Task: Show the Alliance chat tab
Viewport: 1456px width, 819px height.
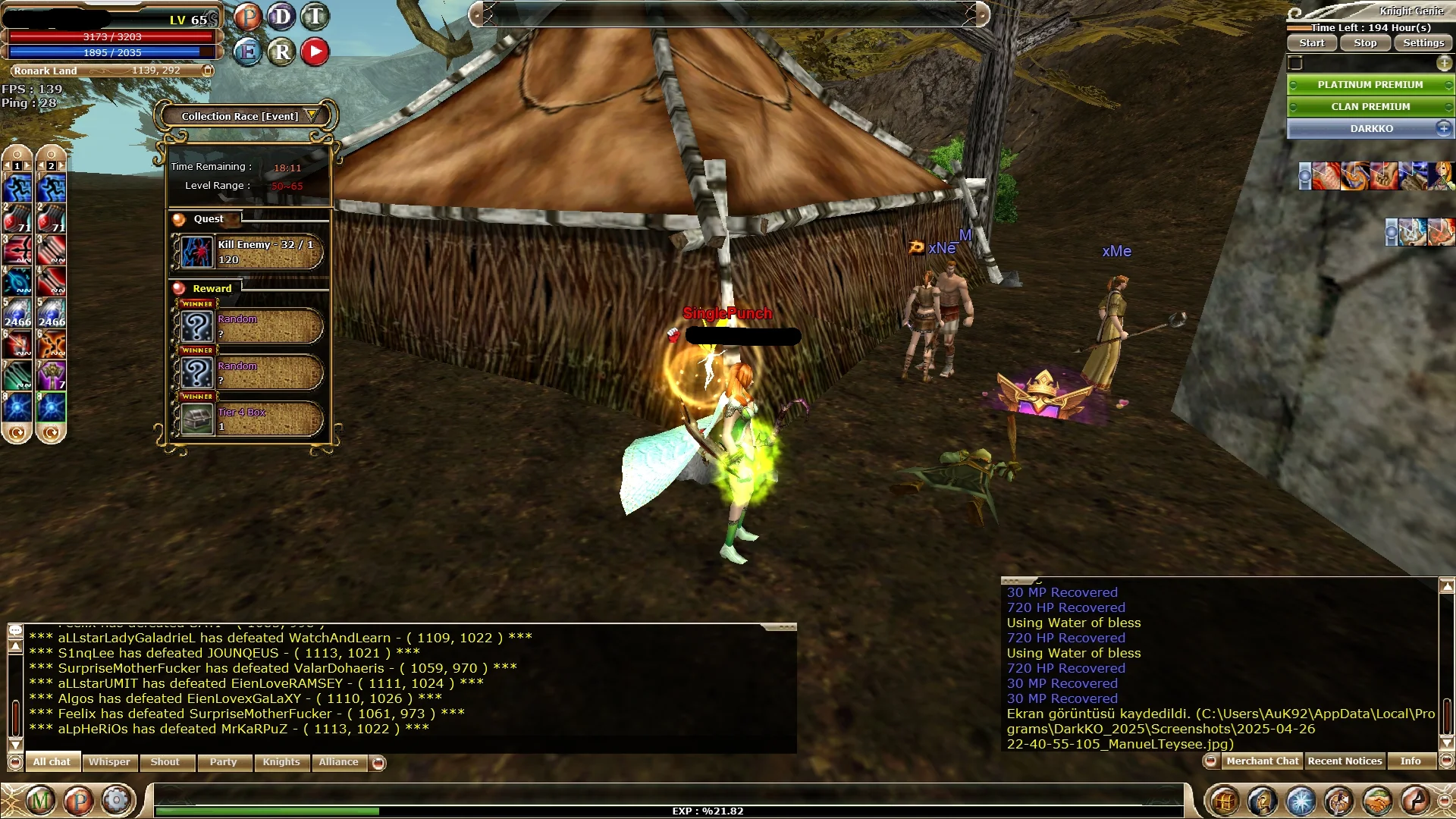Action: (x=338, y=762)
